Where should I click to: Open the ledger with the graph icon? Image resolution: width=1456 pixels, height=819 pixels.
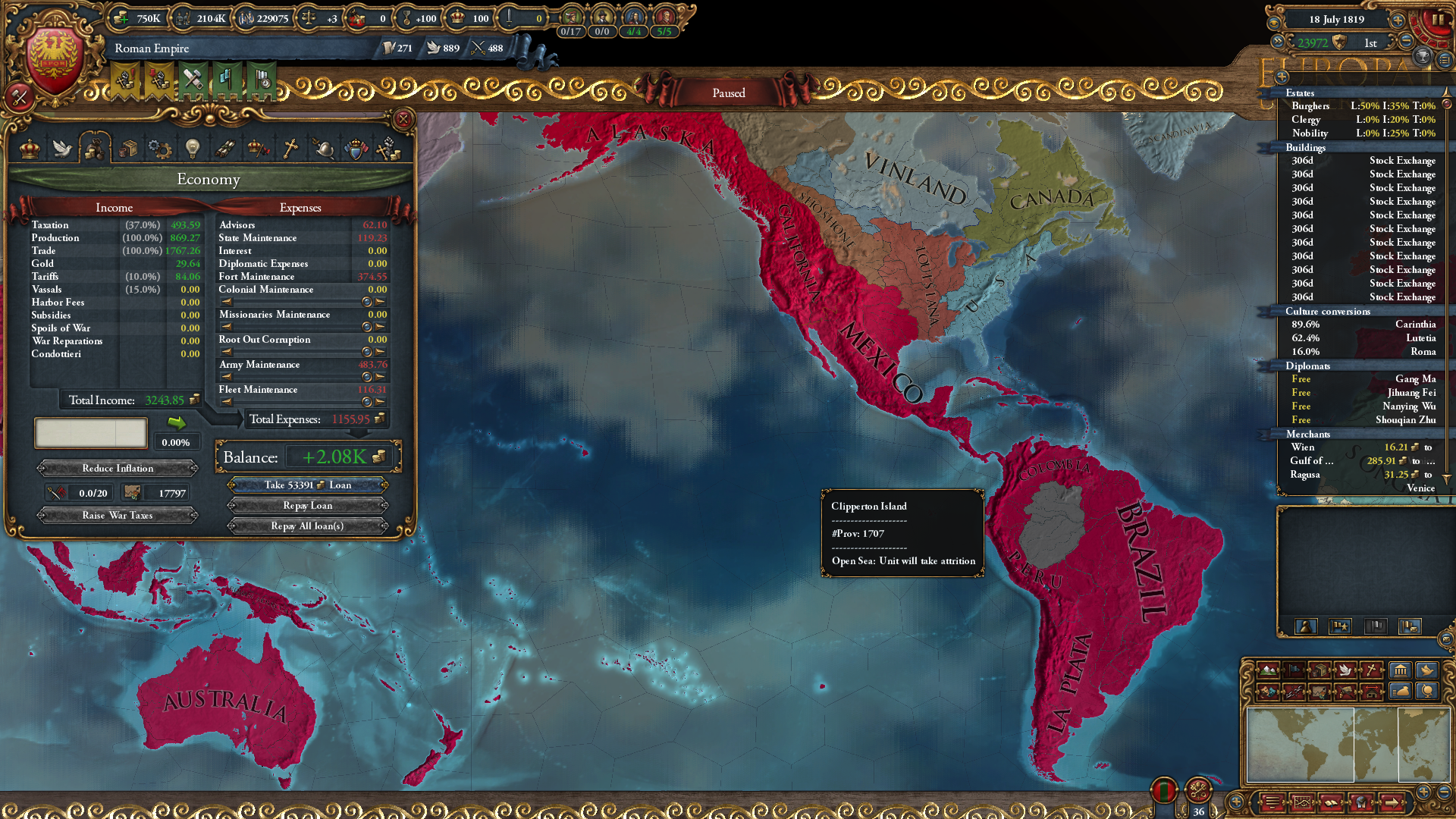pyautogui.click(x=1302, y=803)
